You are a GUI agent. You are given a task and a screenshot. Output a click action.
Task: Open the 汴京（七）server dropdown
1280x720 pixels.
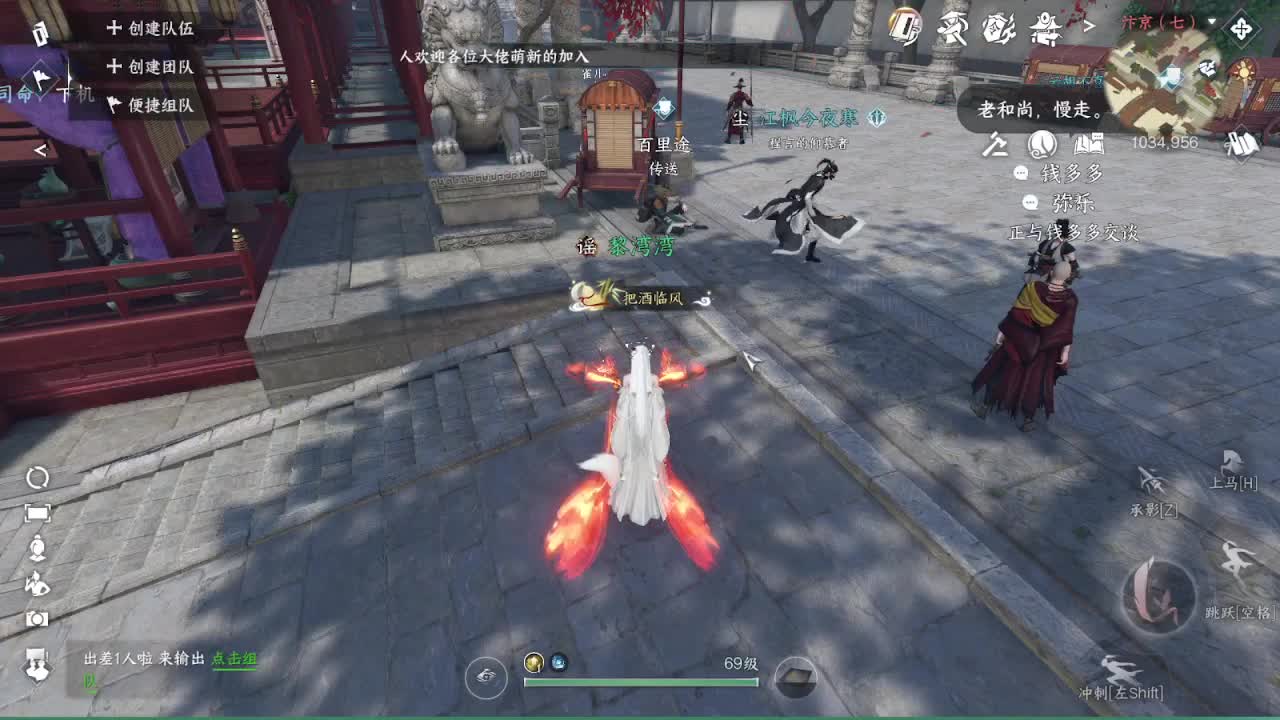[1161, 22]
